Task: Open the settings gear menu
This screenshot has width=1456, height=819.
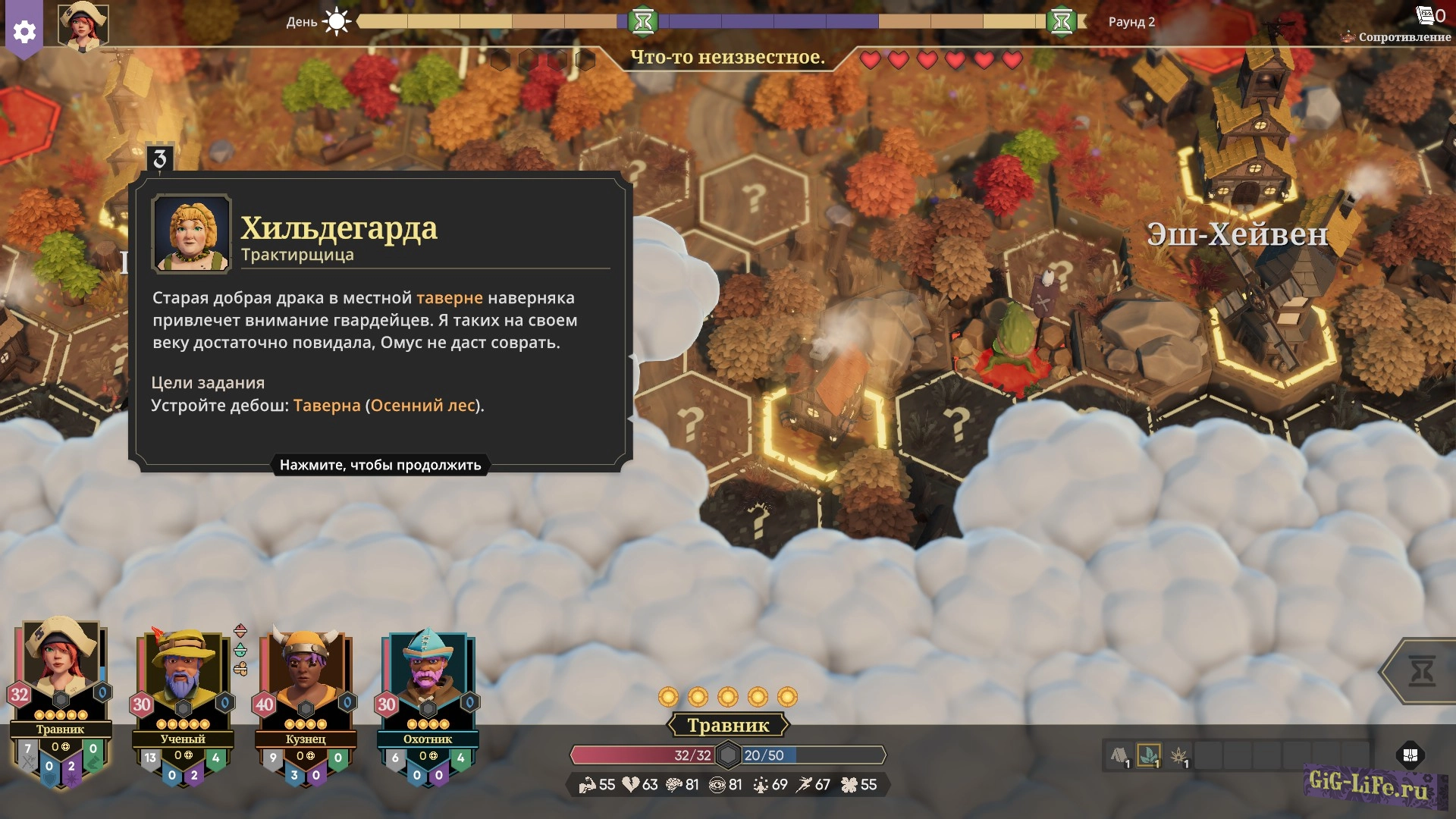Action: (x=24, y=32)
